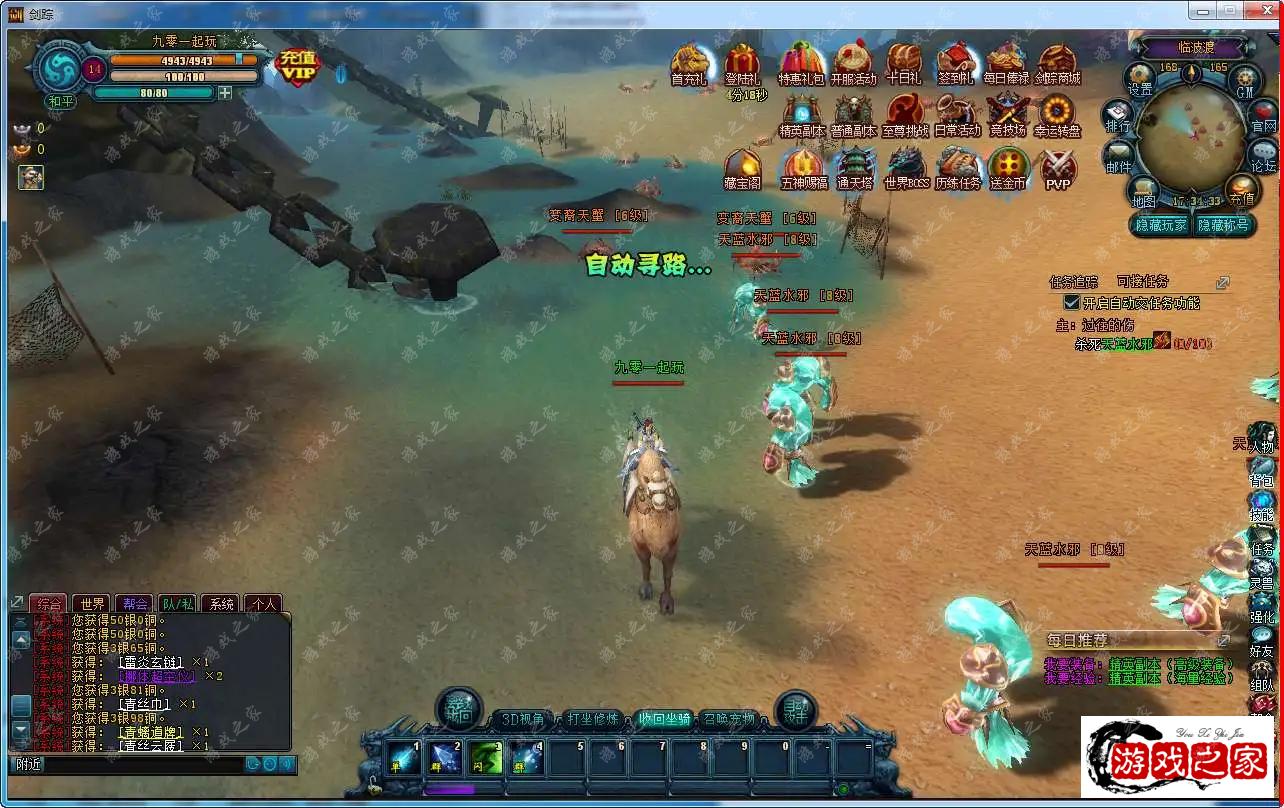Switch chat to the 世界 tab
The height and width of the screenshot is (808, 1284).
pyautogui.click(x=93, y=604)
